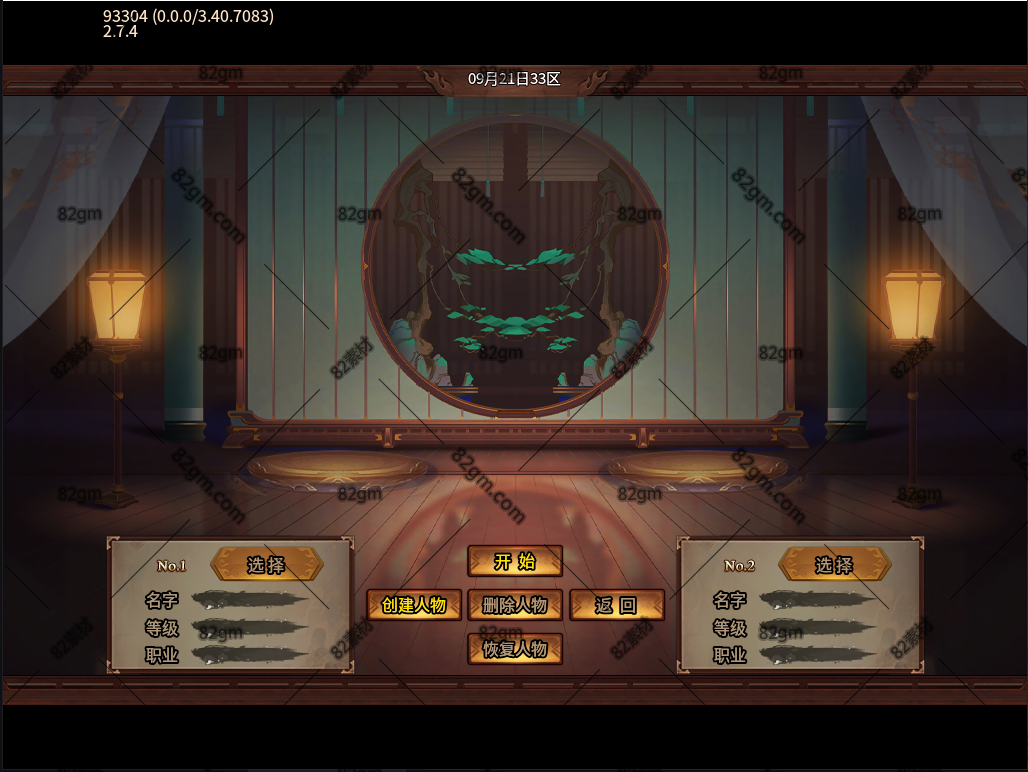Choose the No.1 slot's 选择 button

[x=267, y=565]
